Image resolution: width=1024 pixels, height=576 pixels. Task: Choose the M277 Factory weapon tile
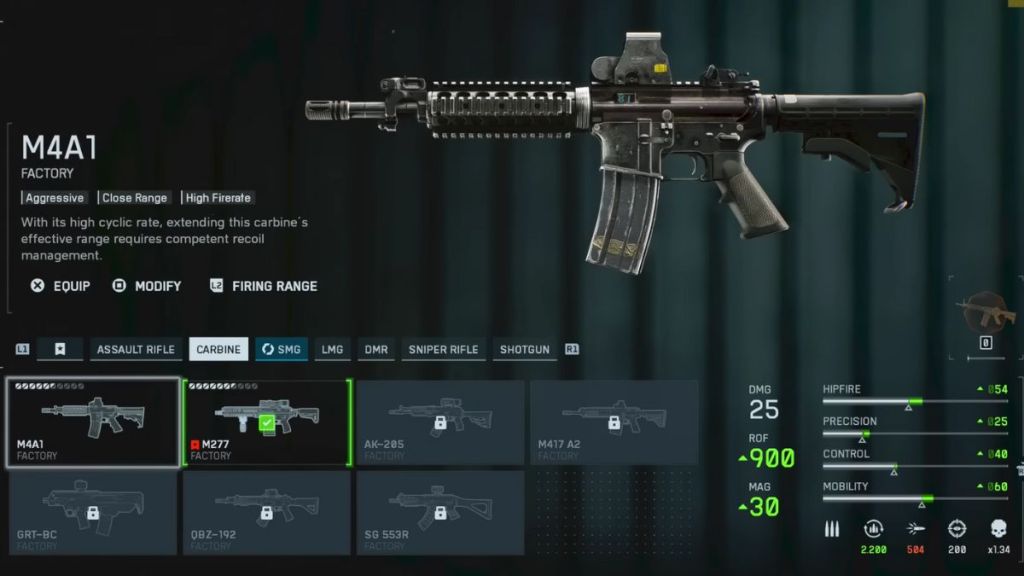[266, 422]
